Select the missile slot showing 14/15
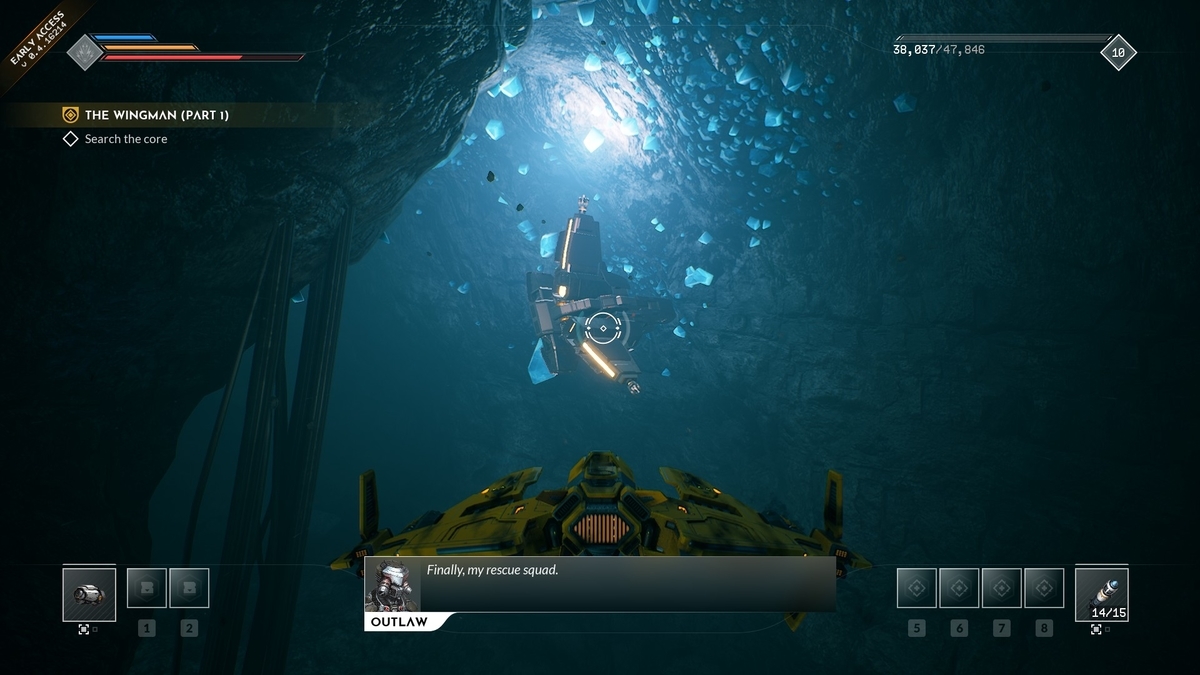This screenshot has width=1200, height=675. (x=1101, y=594)
